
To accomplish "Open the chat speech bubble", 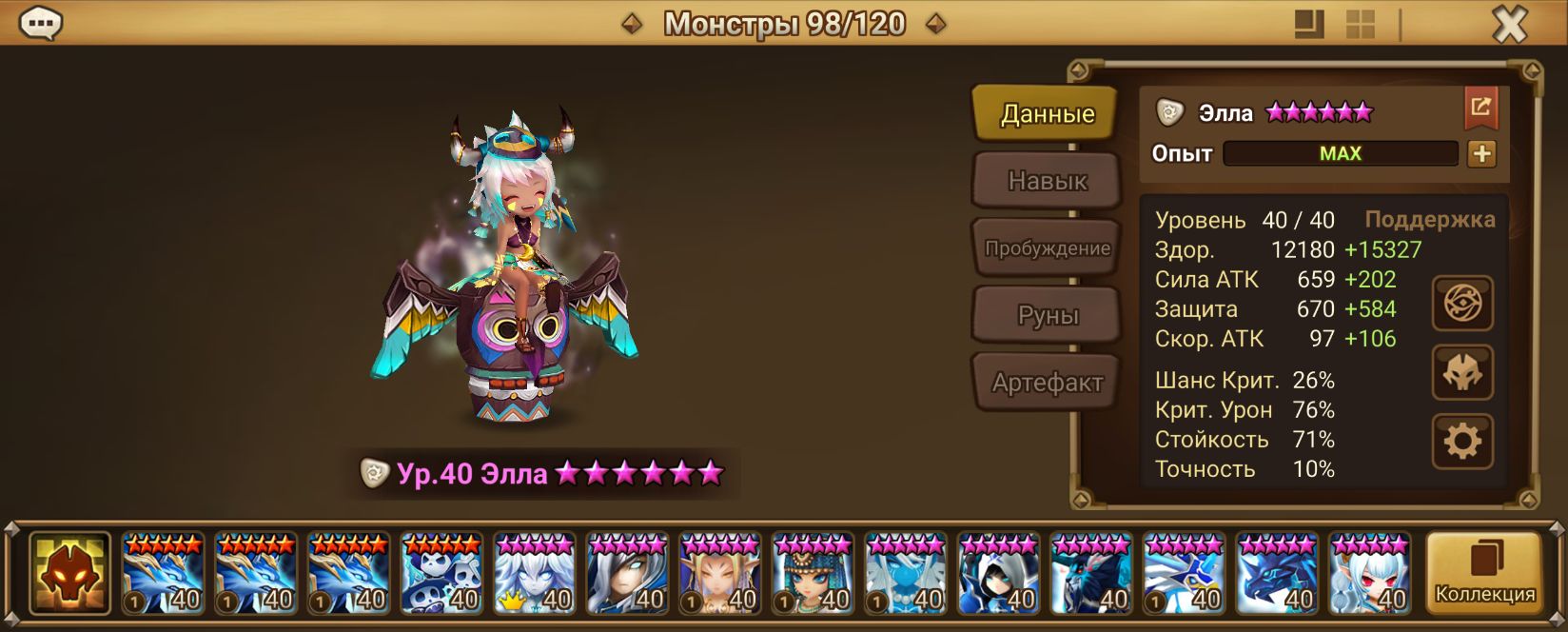I will [x=41, y=23].
